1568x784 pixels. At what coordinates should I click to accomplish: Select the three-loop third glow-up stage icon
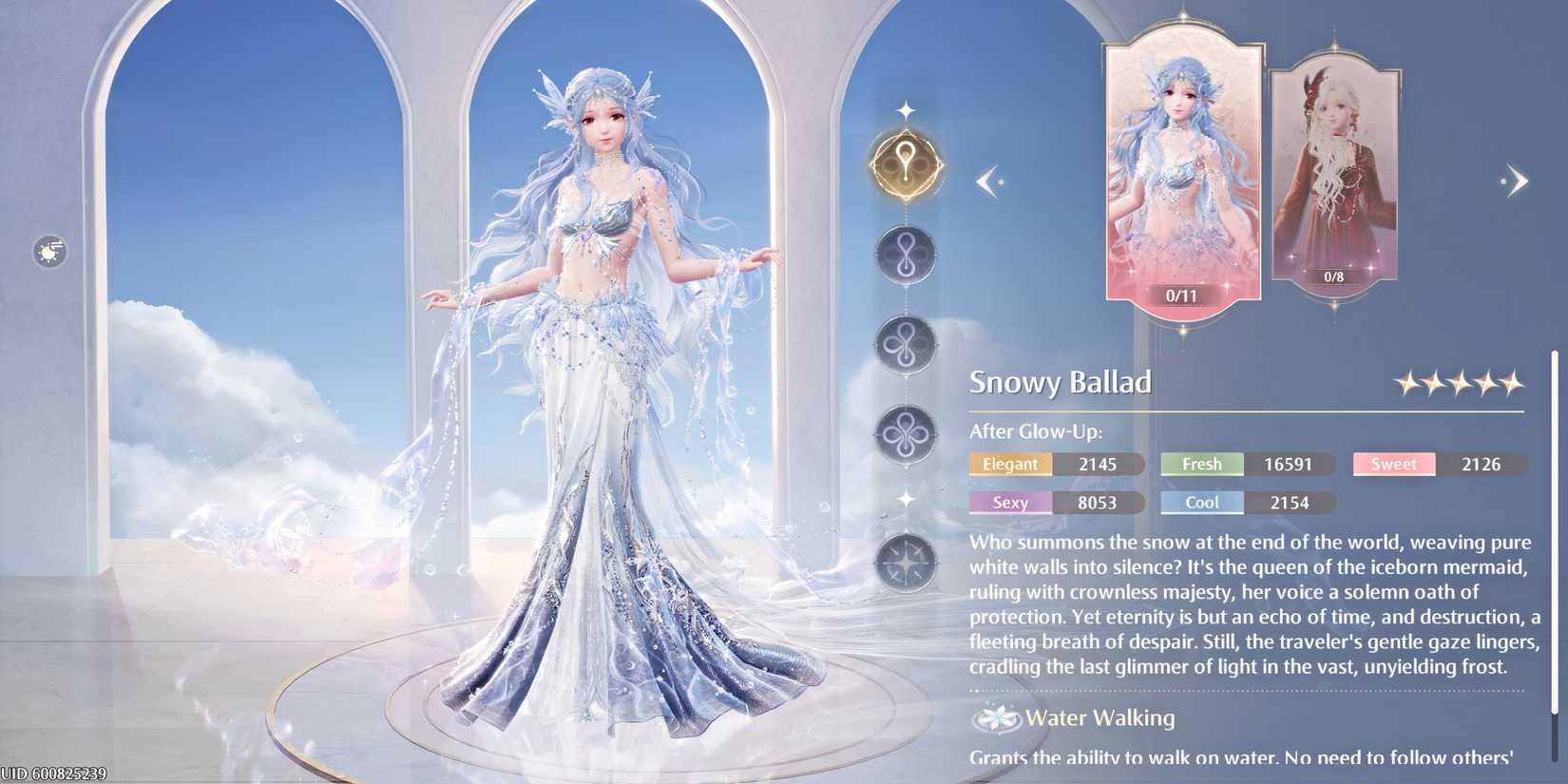[x=908, y=344]
